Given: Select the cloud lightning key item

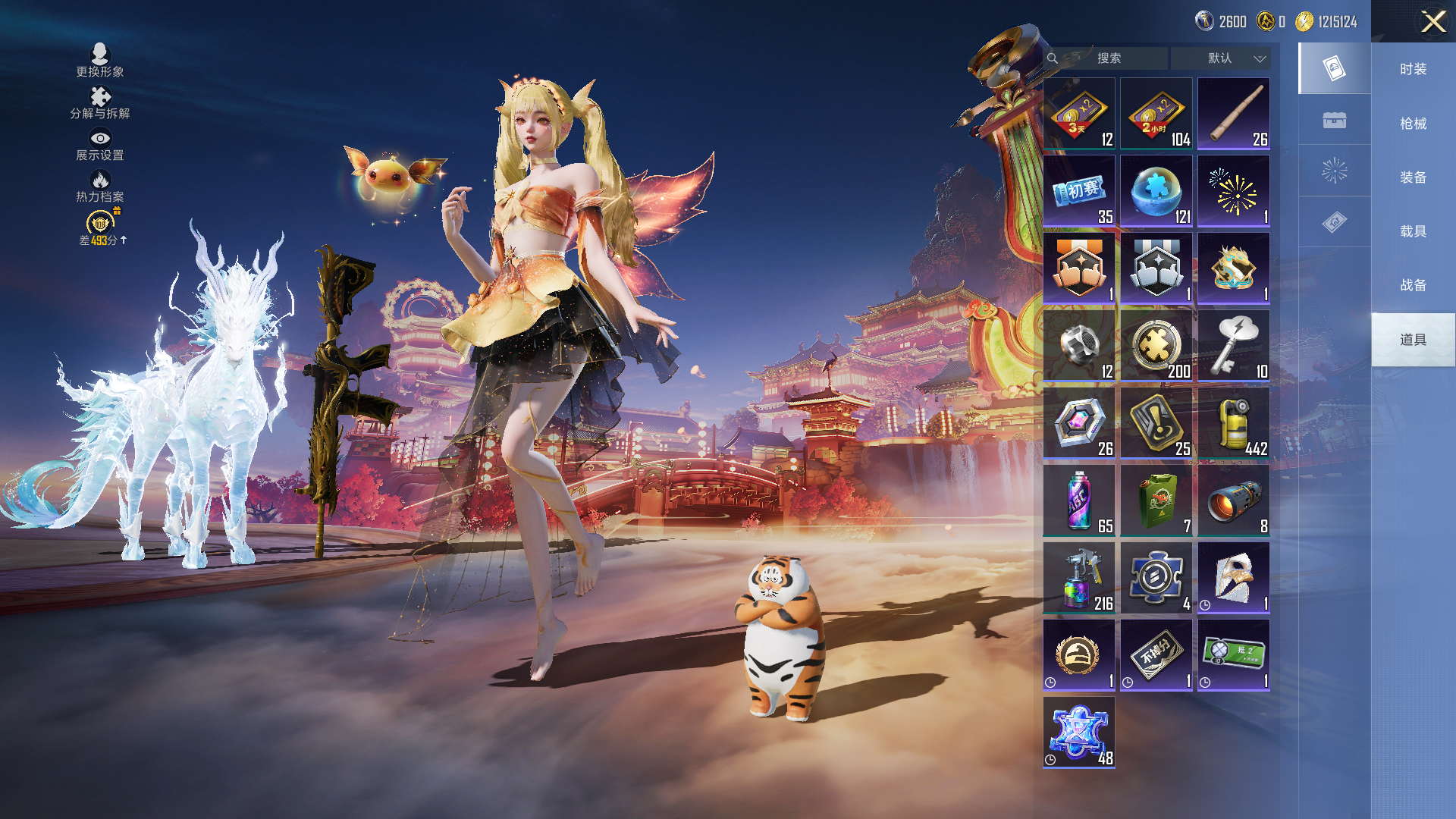Looking at the screenshot, I should click(x=1234, y=346).
